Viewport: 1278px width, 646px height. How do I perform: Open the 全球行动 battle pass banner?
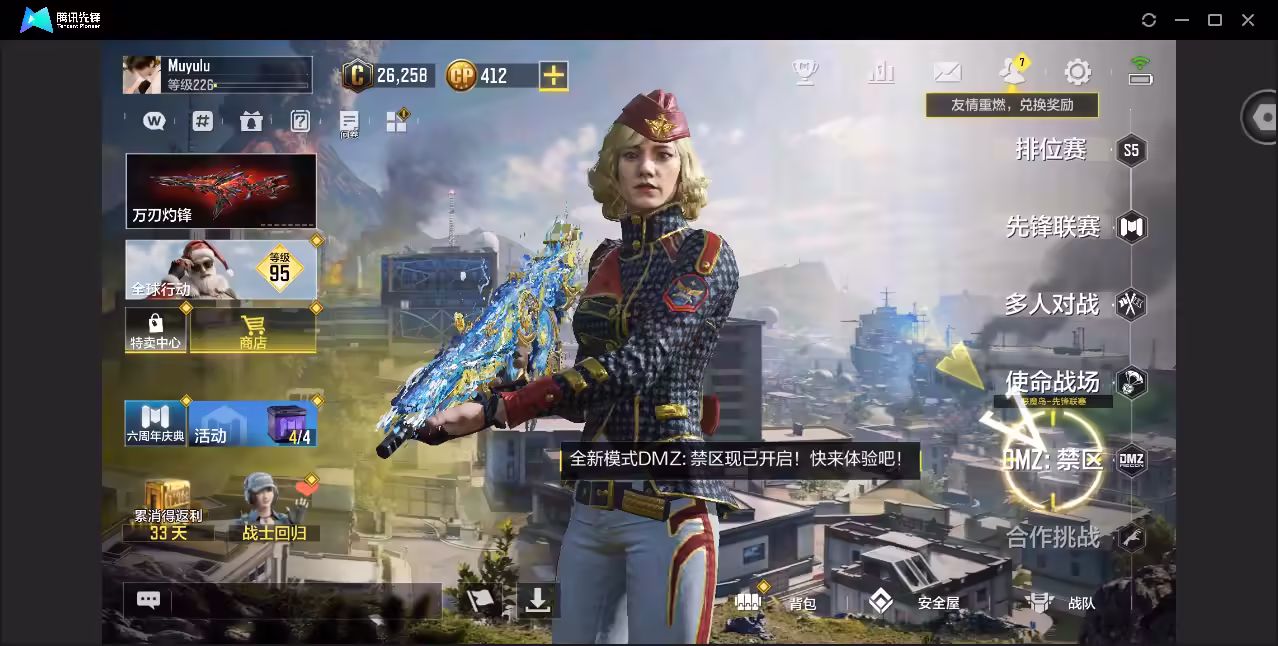coord(221,269)
